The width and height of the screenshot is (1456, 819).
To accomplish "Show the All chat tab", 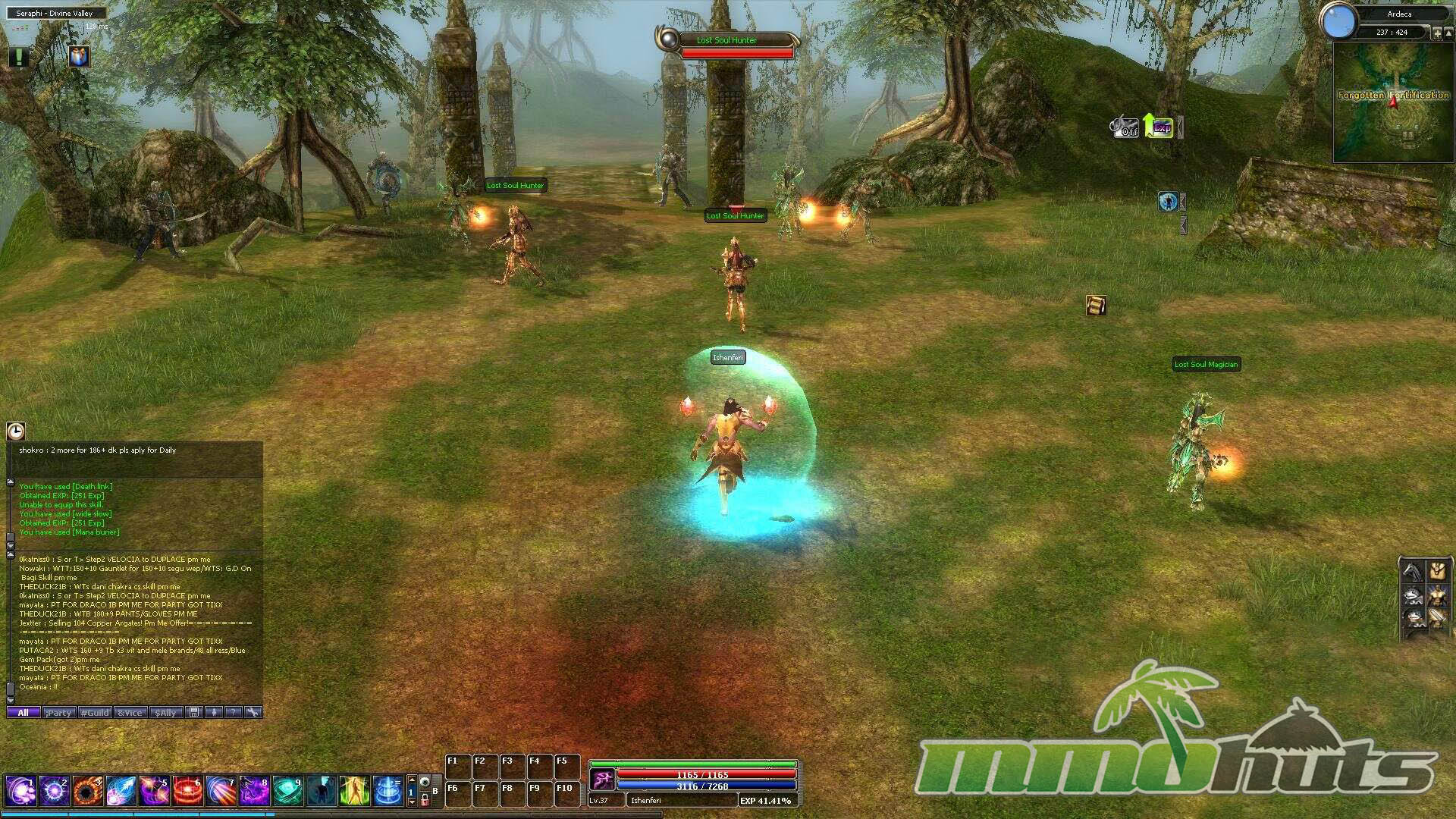I will [x=24, y=713].
